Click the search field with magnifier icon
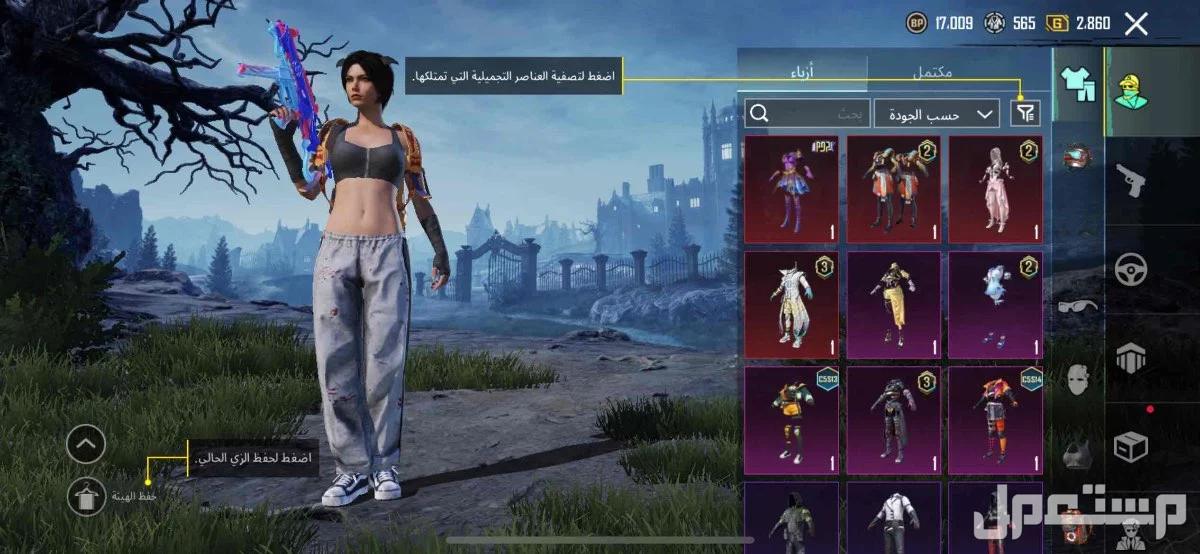The image size is (1200, 554). [x=806, y=113]
